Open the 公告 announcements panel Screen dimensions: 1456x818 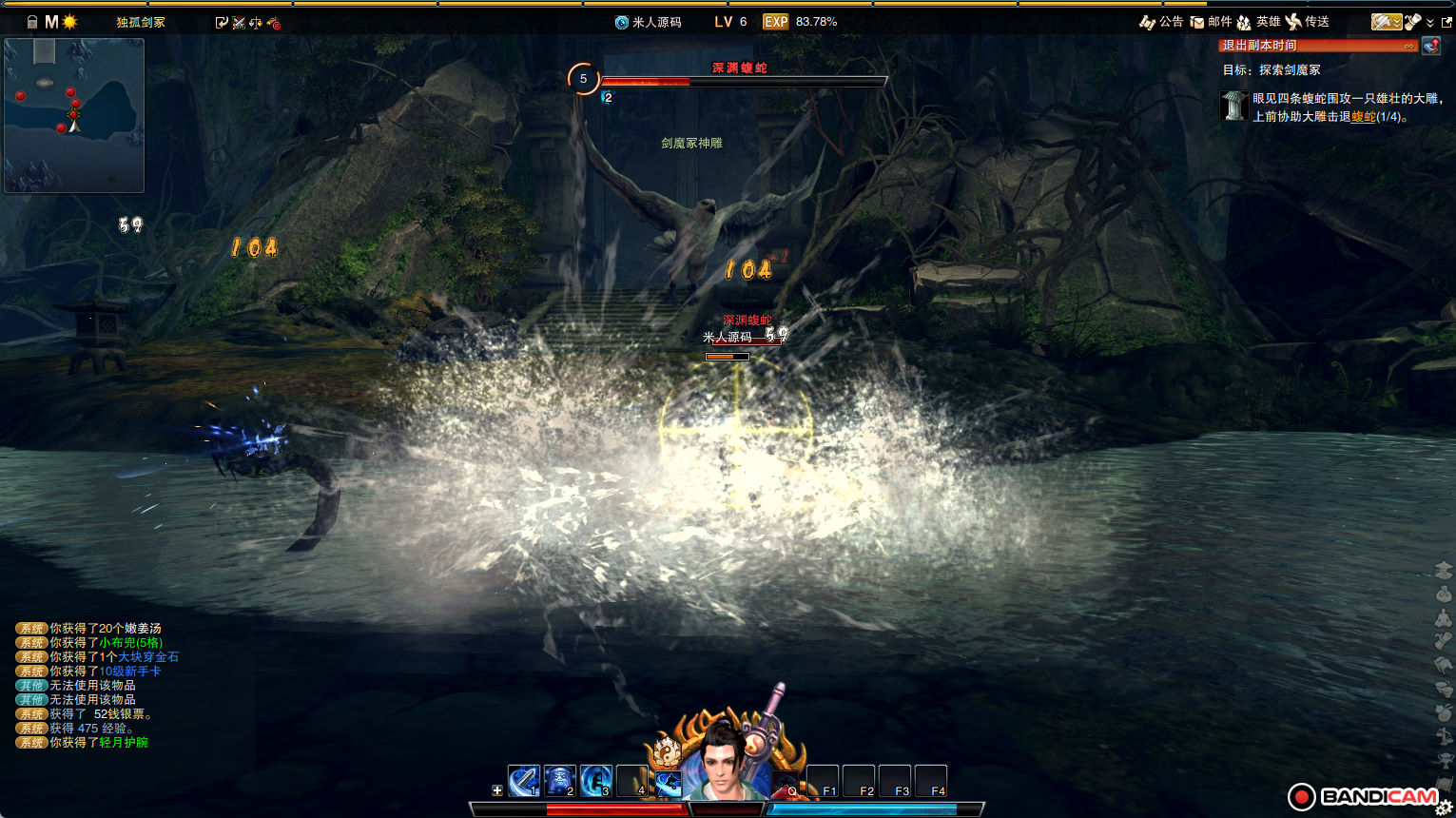coord(1161,22)
